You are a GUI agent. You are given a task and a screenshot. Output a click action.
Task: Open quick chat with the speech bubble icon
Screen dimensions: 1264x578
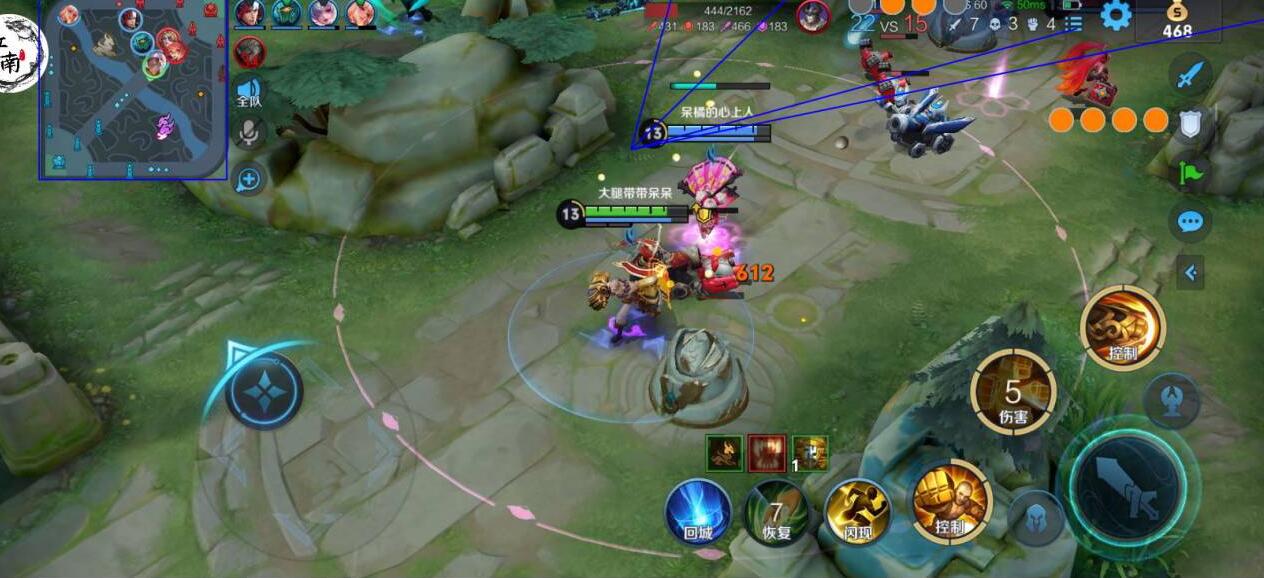point(1190,221)
